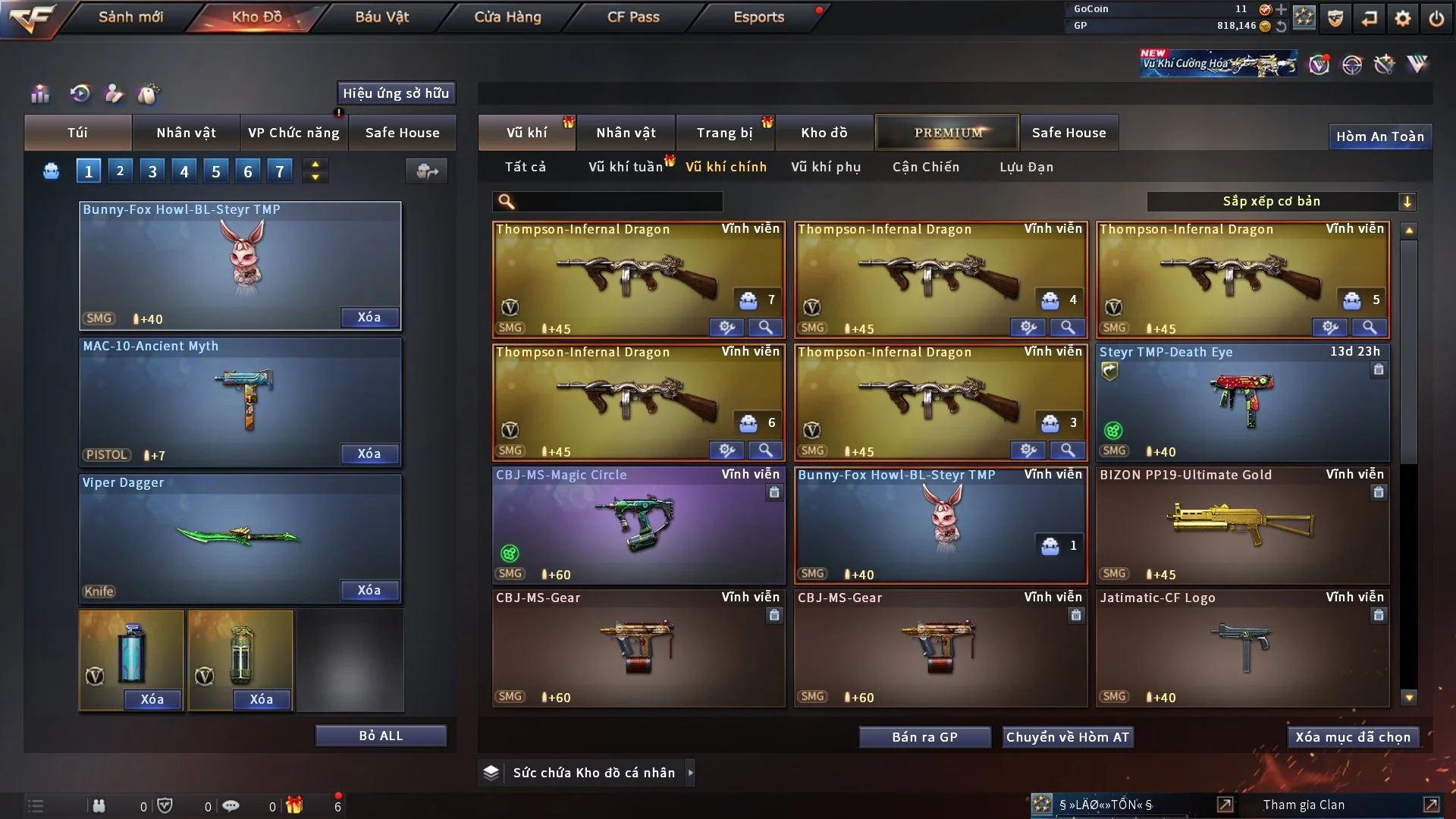
Task: Select loadout bag number 3
Action: coord(152,171)
